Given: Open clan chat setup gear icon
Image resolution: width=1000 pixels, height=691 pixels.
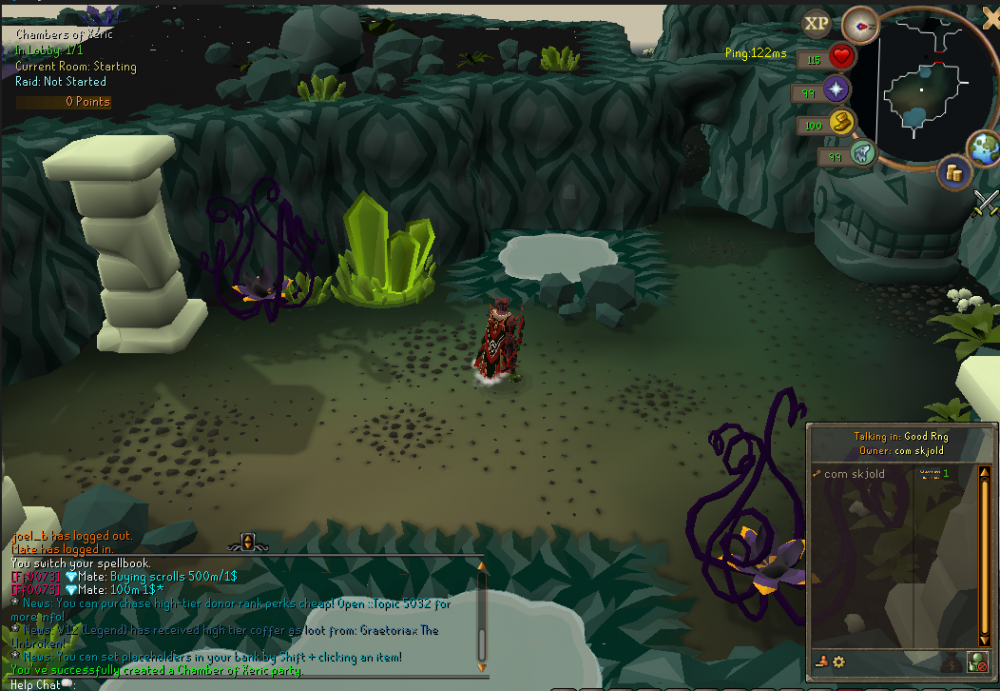Looking at the screenshot, I should pos(838,661).
